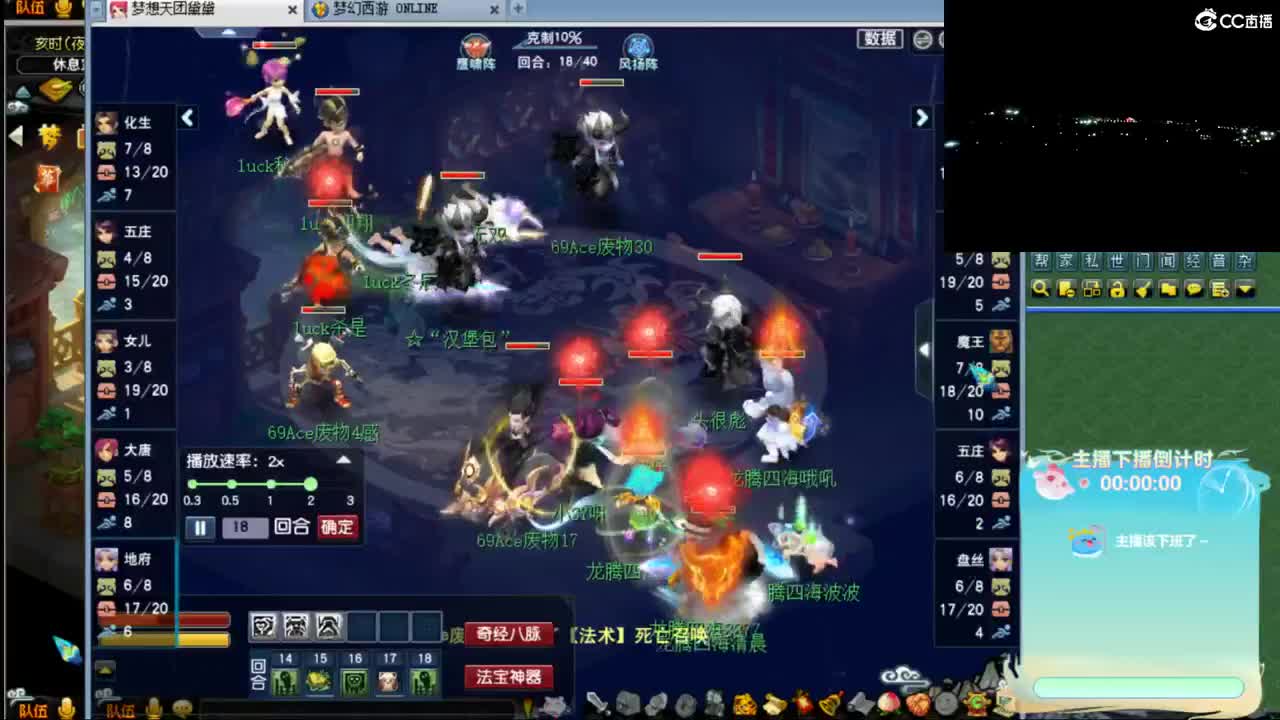Open the chat bubble icon in the toolbar
The image size is (1280, 720).
pos(1194,289)
